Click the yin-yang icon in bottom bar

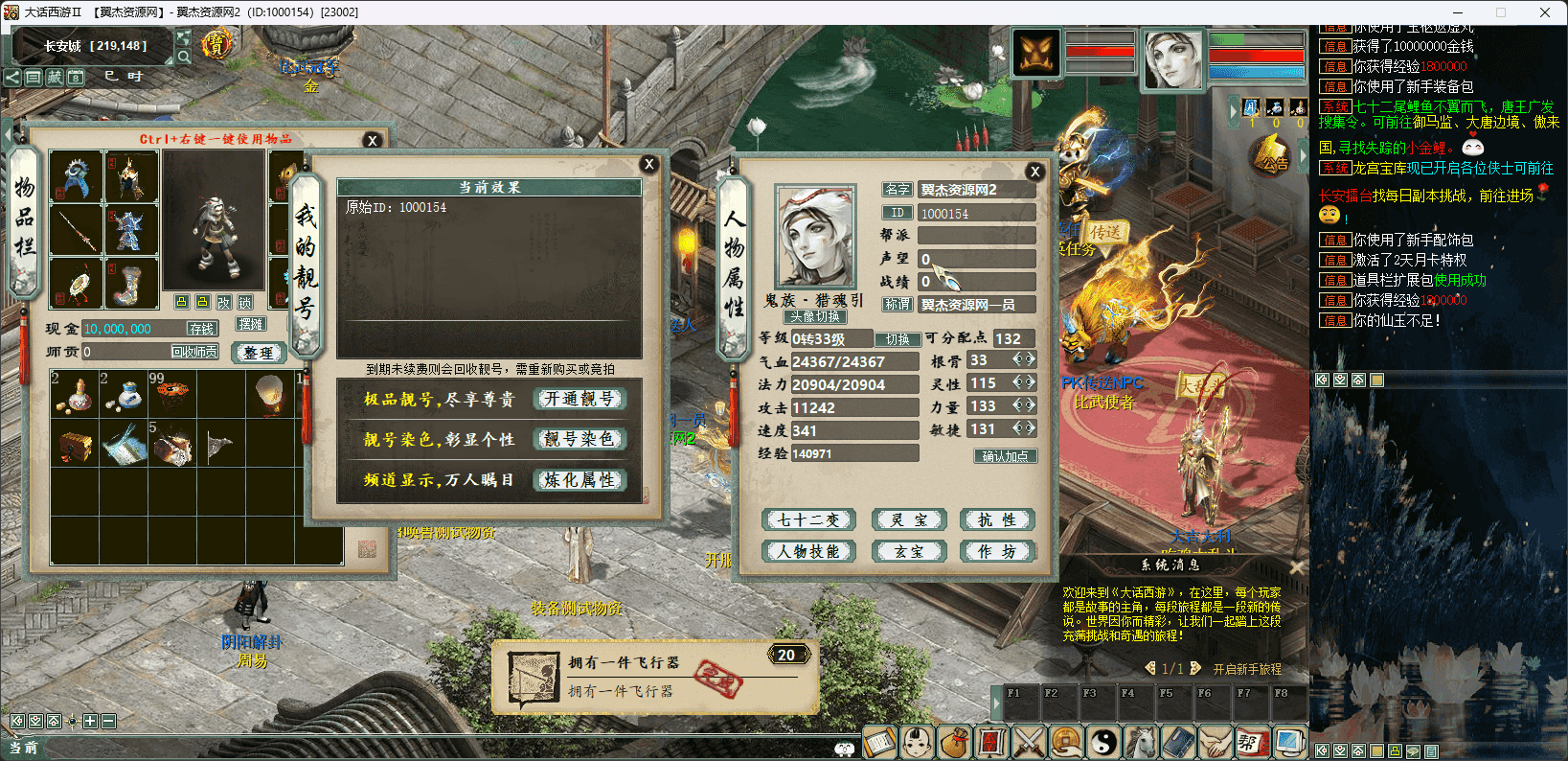click(1103, 742)
